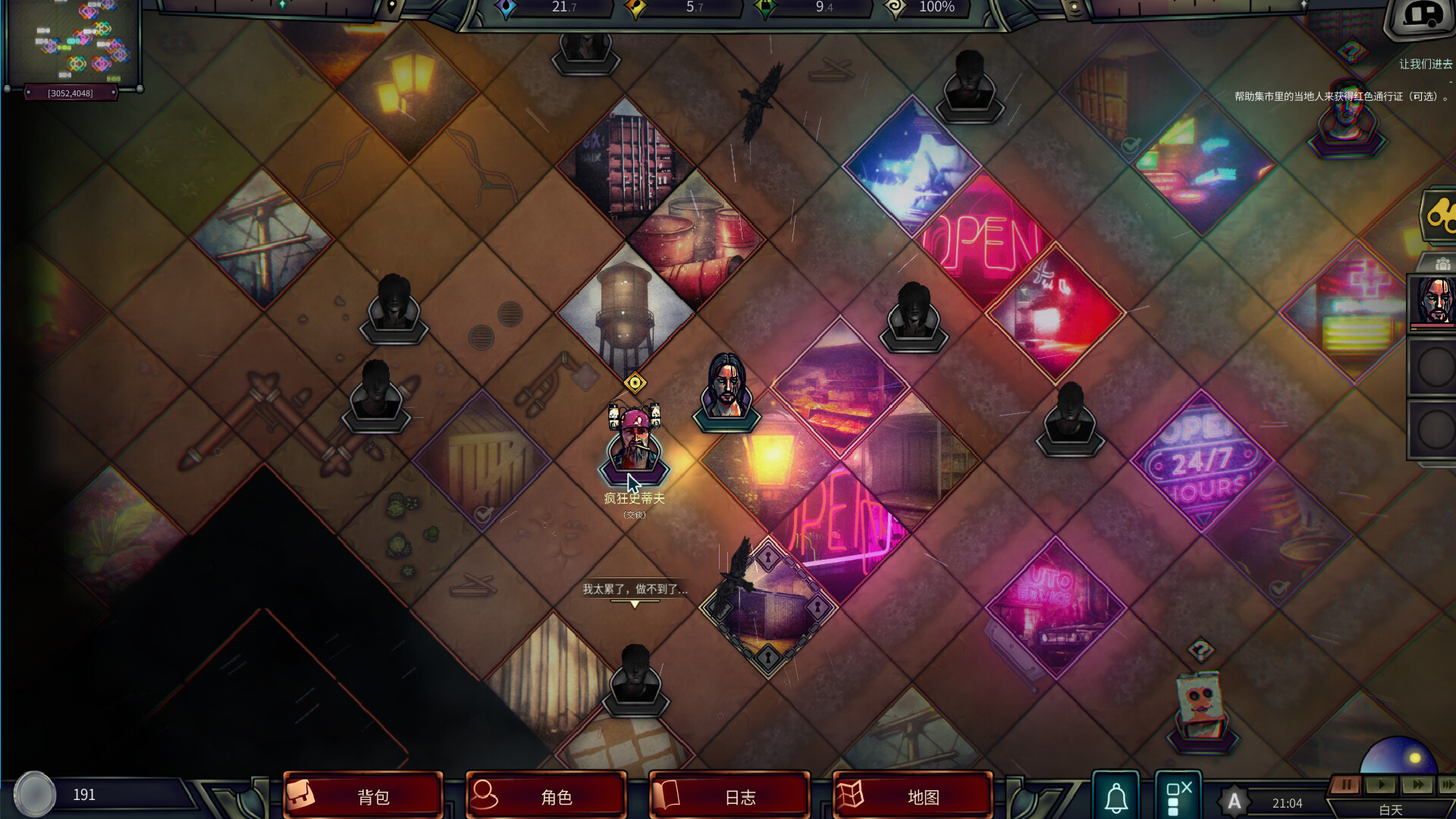
Task: Click the coin icon next to 191
Action: click(x=35, y=794)
